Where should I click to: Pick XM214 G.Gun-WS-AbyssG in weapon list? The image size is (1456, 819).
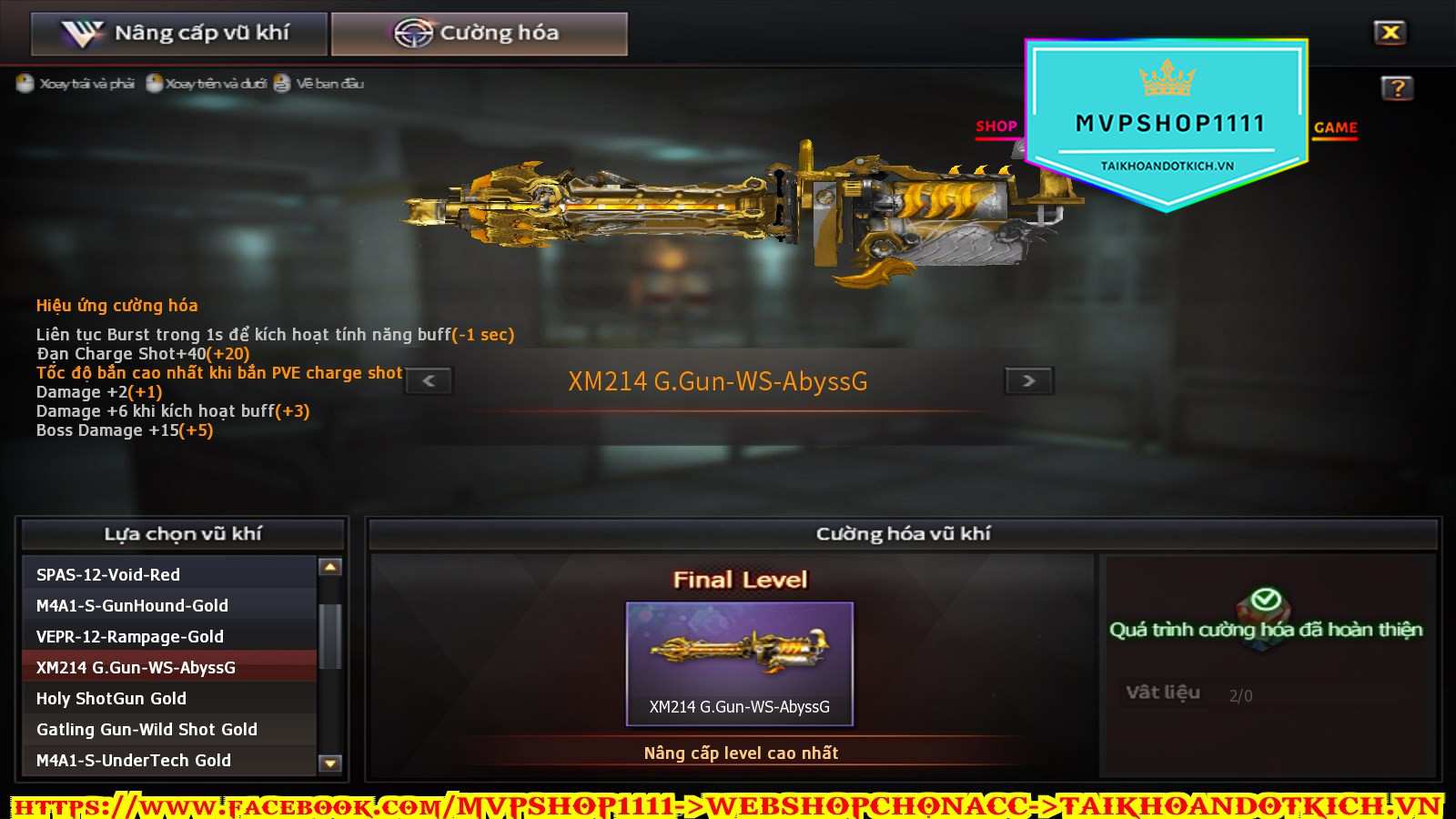click(169, 667)
